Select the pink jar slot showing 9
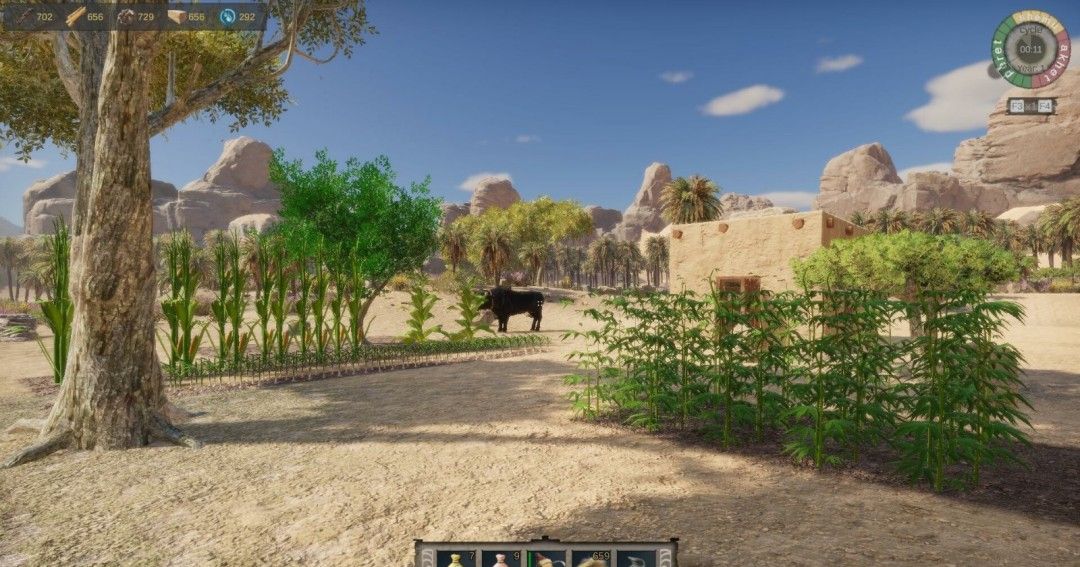Viewport: 1080px width, 567px height. (501, 558)
